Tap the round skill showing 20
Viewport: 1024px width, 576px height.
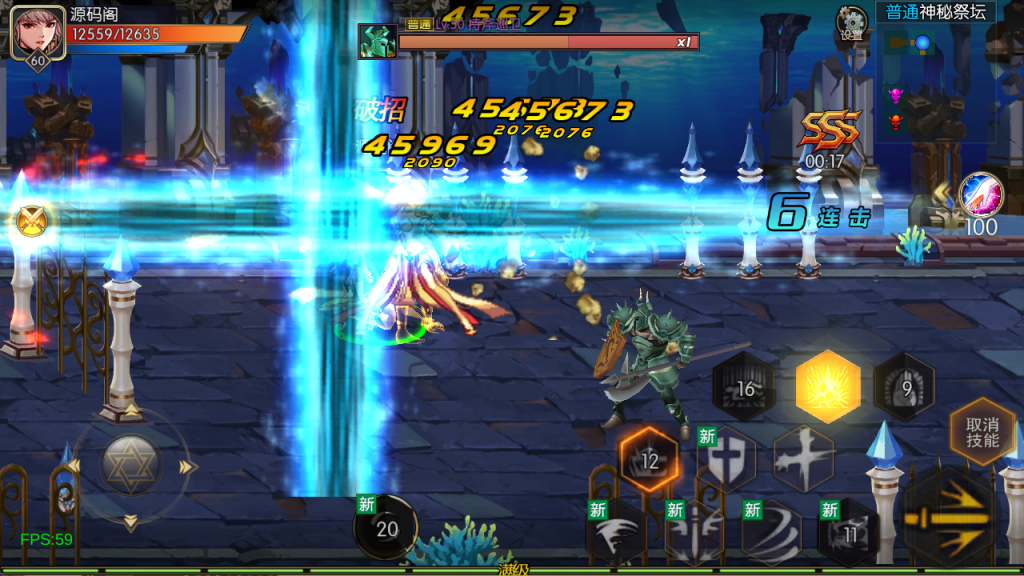[386, 528]
